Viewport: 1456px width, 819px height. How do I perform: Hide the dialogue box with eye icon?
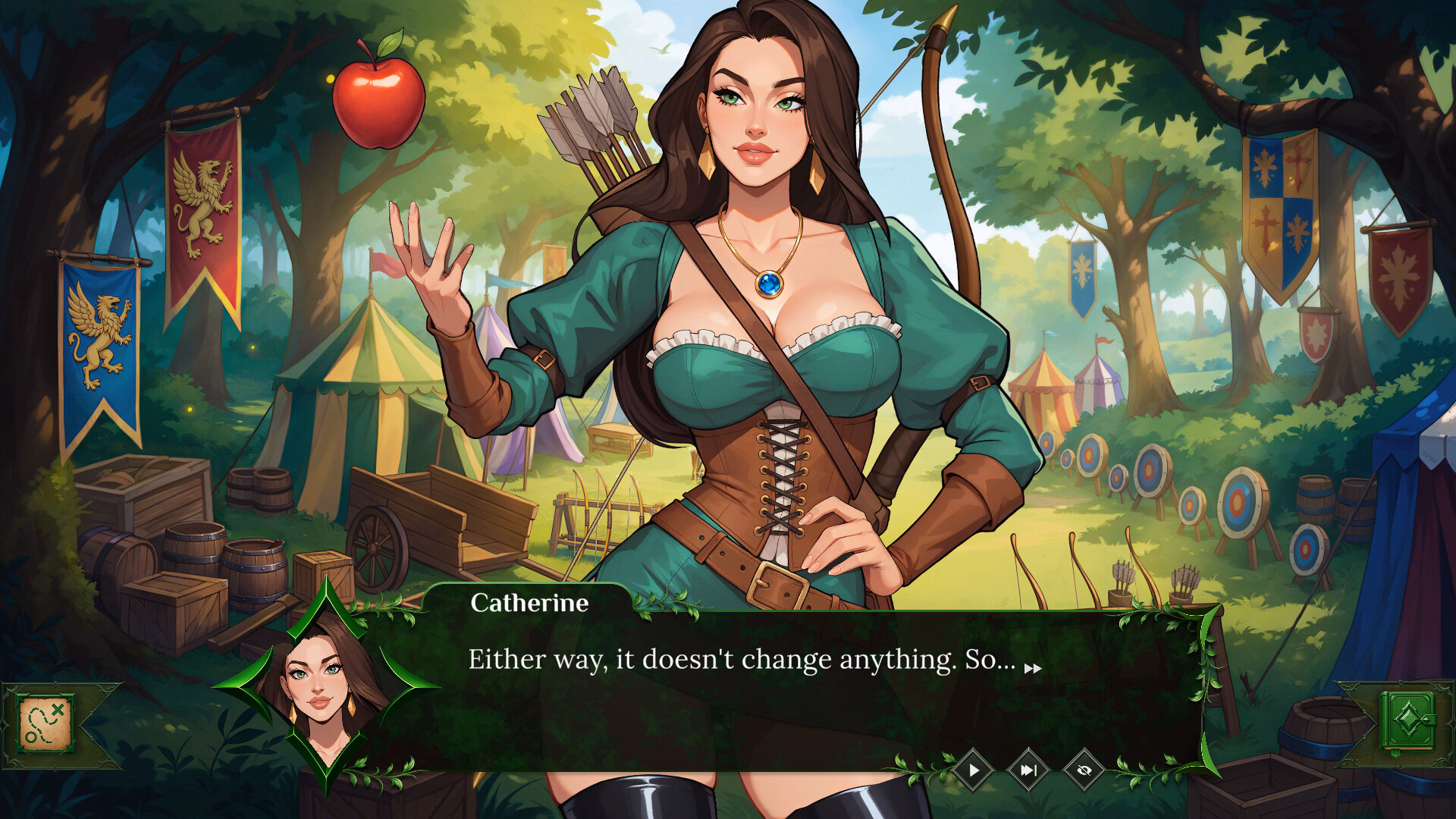coord(1084,770)
